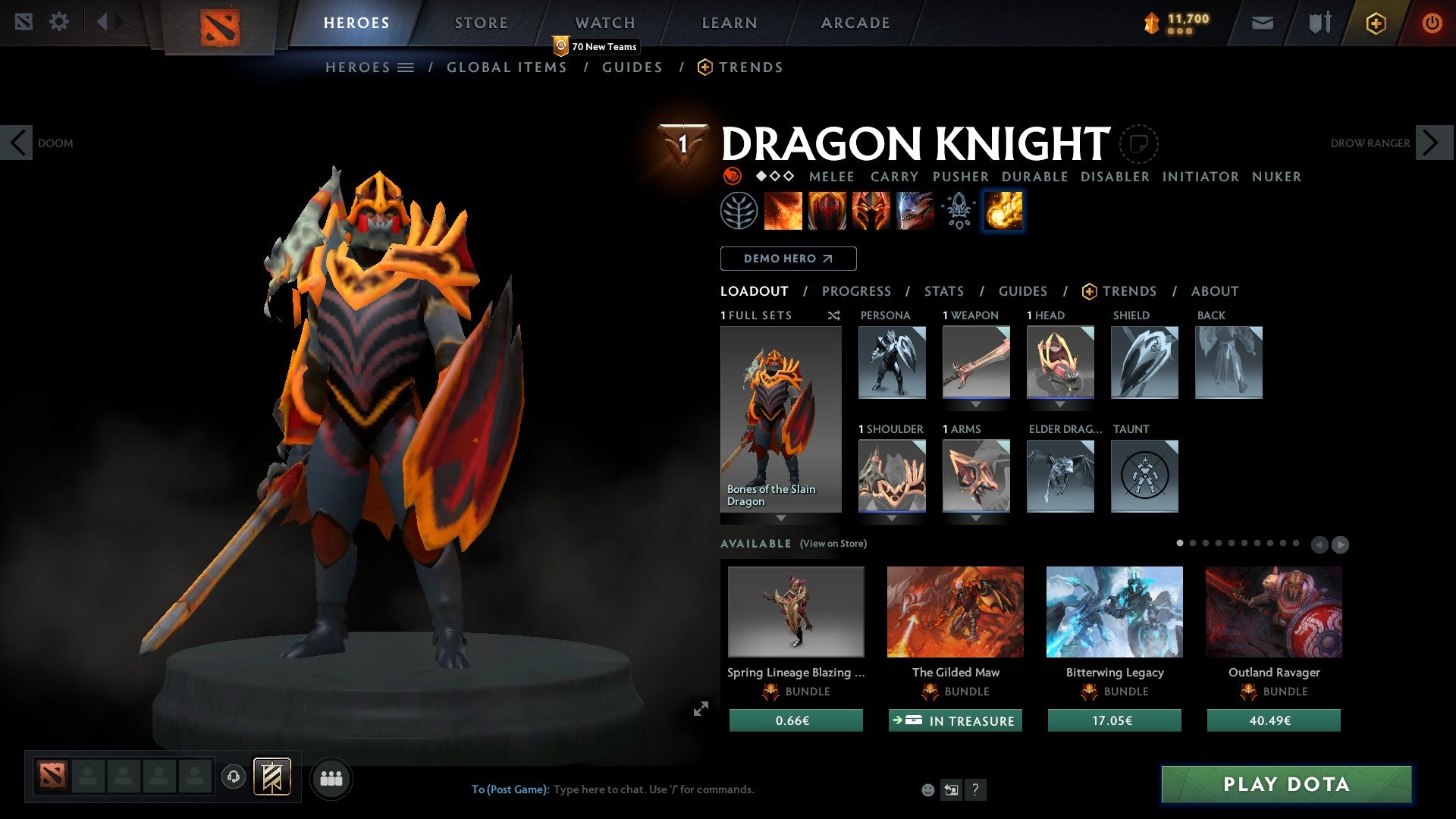Toggle the chat emoticon picker
The image size is (1456, 819).
pyautogui.click(x=927, y=789)
